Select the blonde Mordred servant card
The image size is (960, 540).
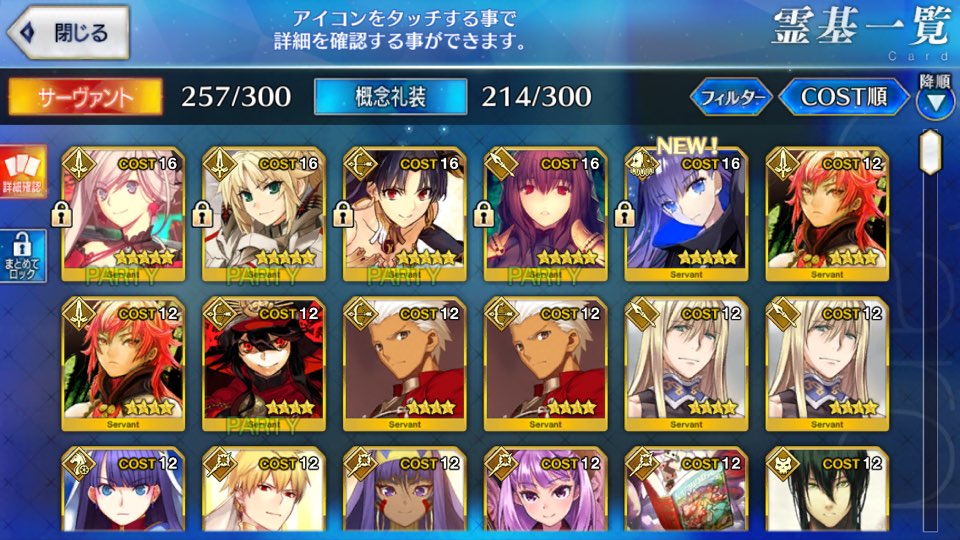pos(263,212)
